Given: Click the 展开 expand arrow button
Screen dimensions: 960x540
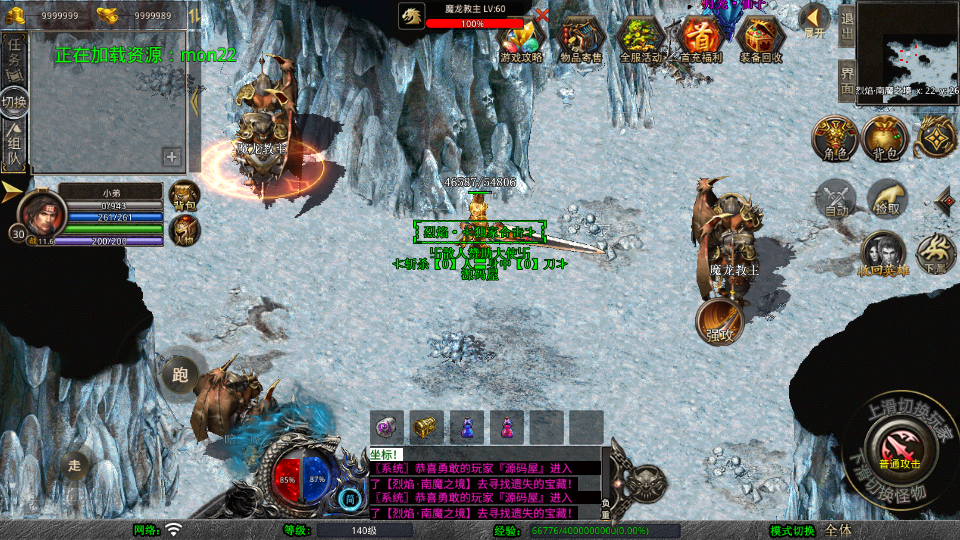Looking at the screenshot, I should point(815,20).
